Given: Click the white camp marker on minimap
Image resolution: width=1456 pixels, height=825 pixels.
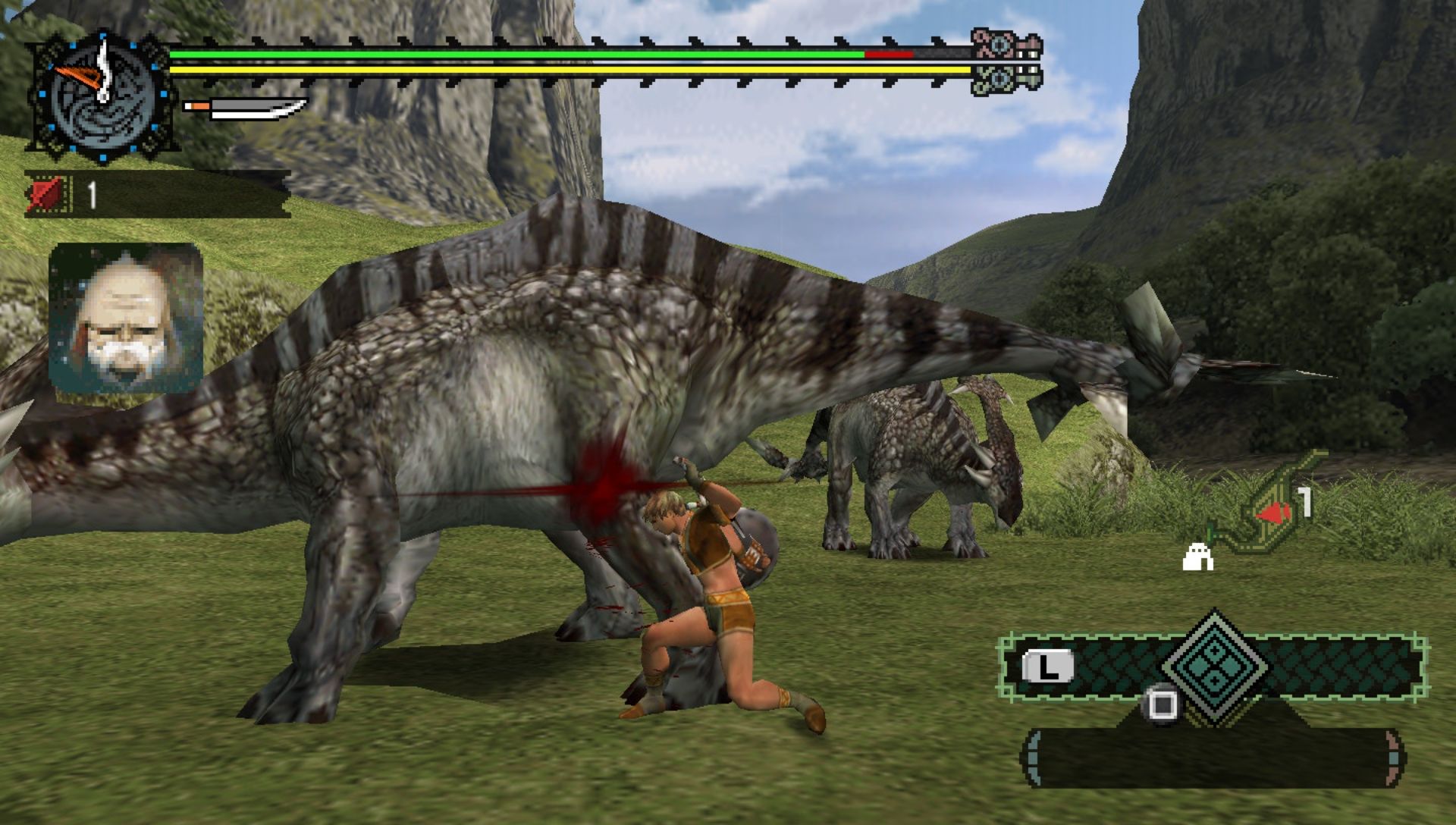Looking at the screenshot, I should (1198, 557).
